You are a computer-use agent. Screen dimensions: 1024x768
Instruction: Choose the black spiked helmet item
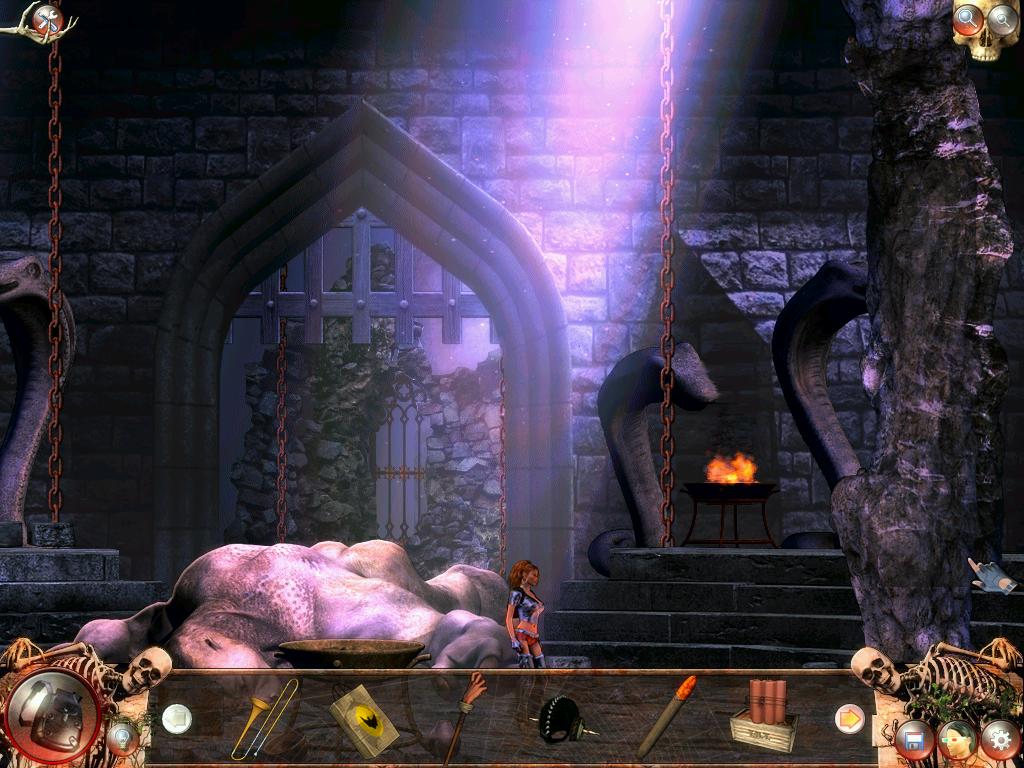[x=561, y=720]
